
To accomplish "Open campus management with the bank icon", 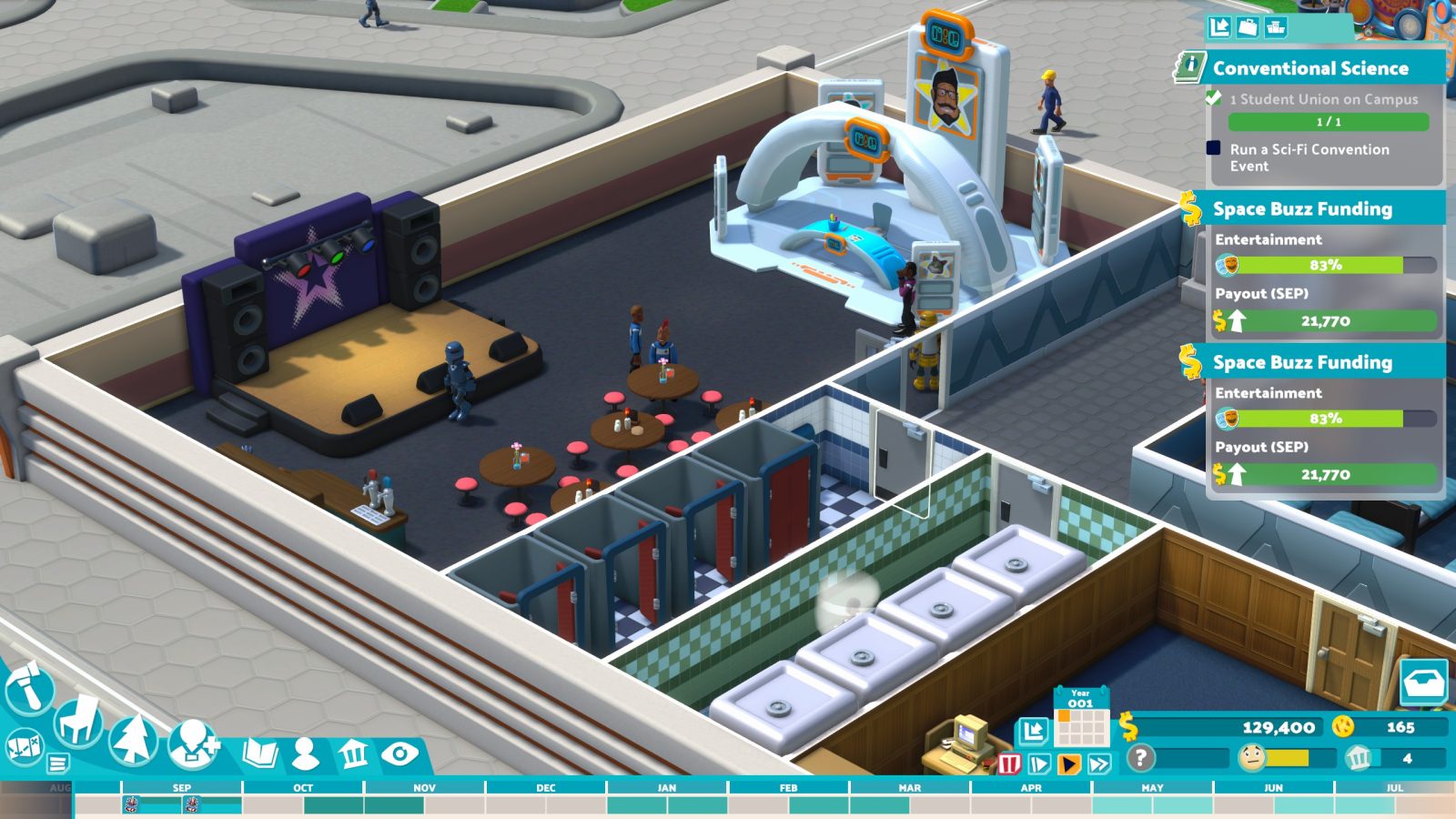I will (354, 753).
